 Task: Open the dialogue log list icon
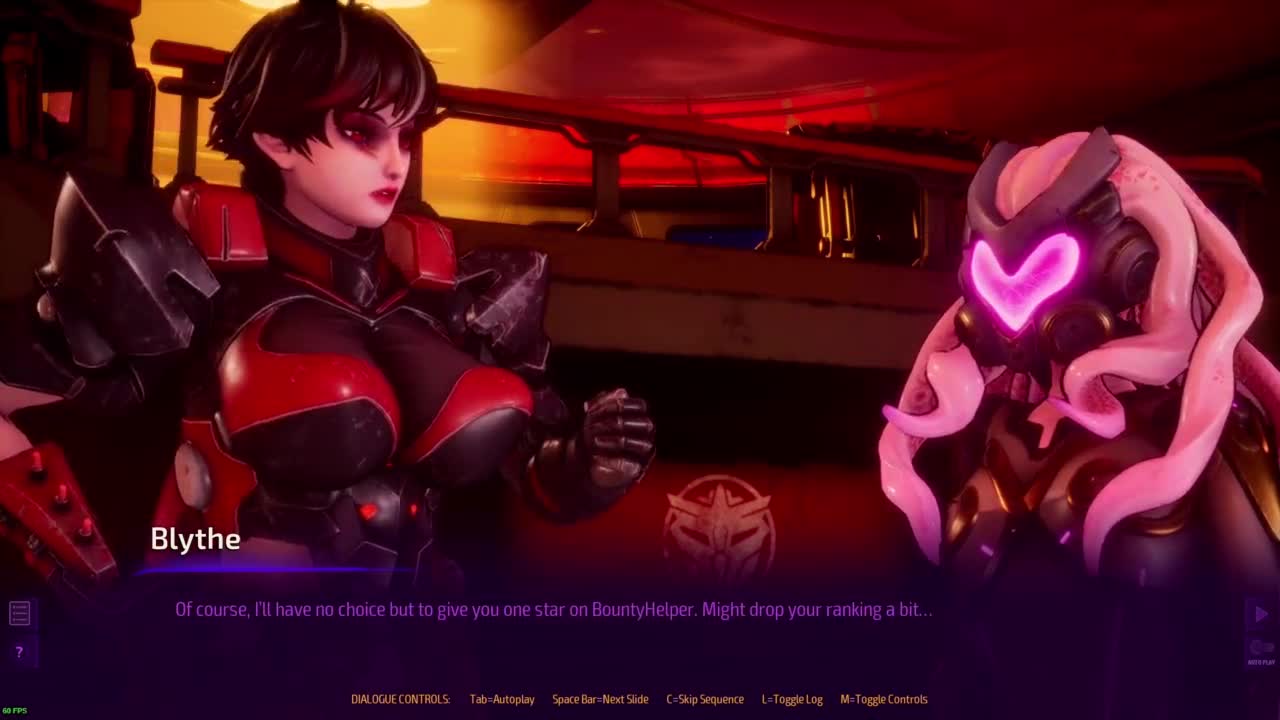point(19,613)
